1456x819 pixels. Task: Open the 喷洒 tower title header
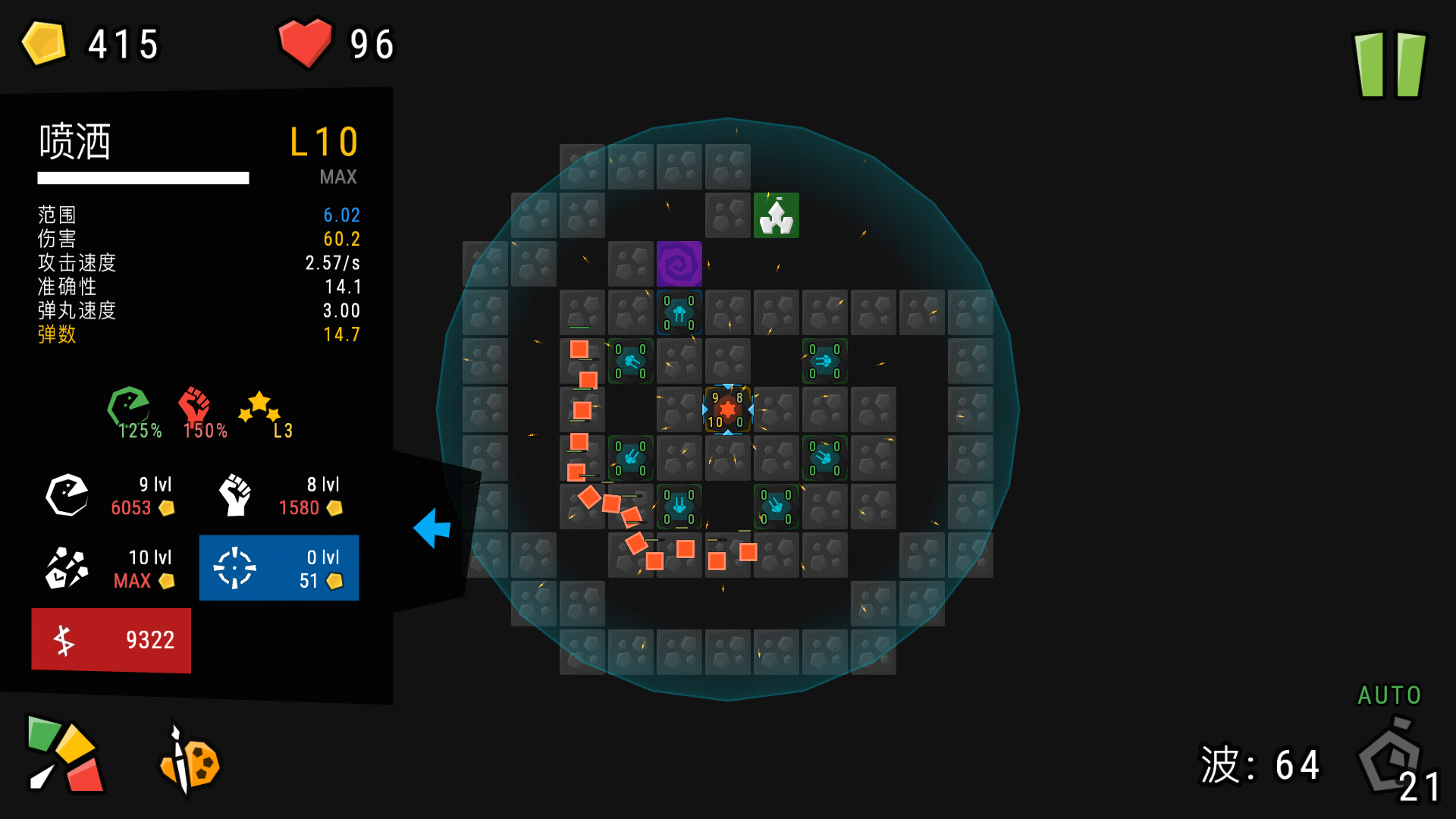[76, 143]
